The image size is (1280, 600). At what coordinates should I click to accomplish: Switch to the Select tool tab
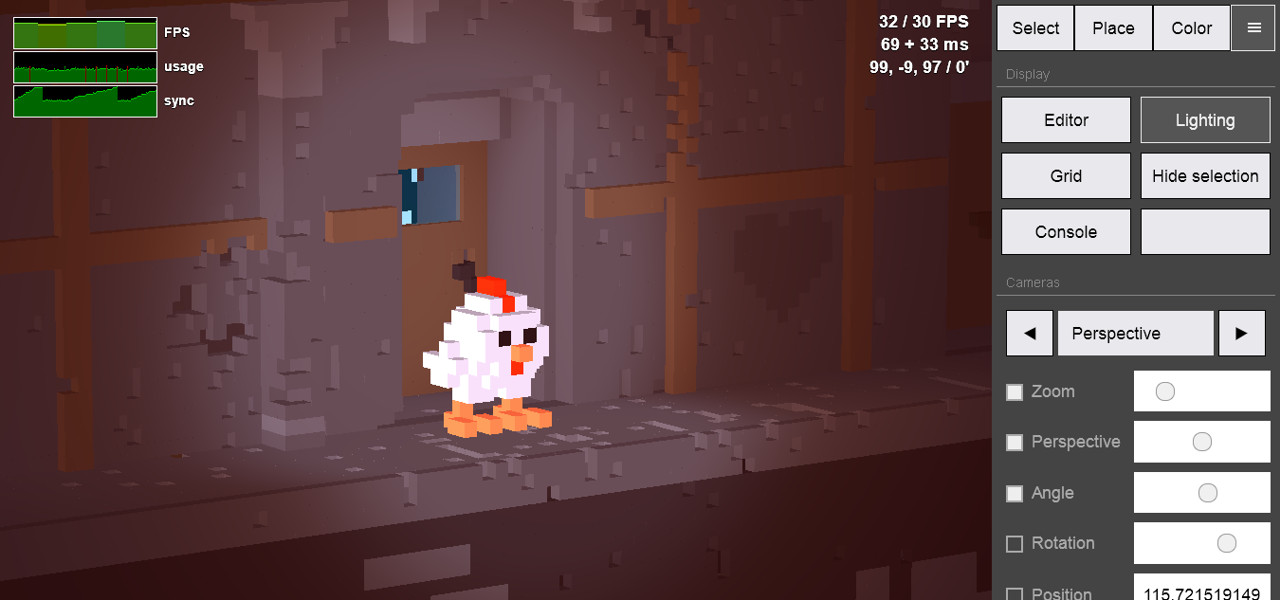click(x=1035, y=28)
